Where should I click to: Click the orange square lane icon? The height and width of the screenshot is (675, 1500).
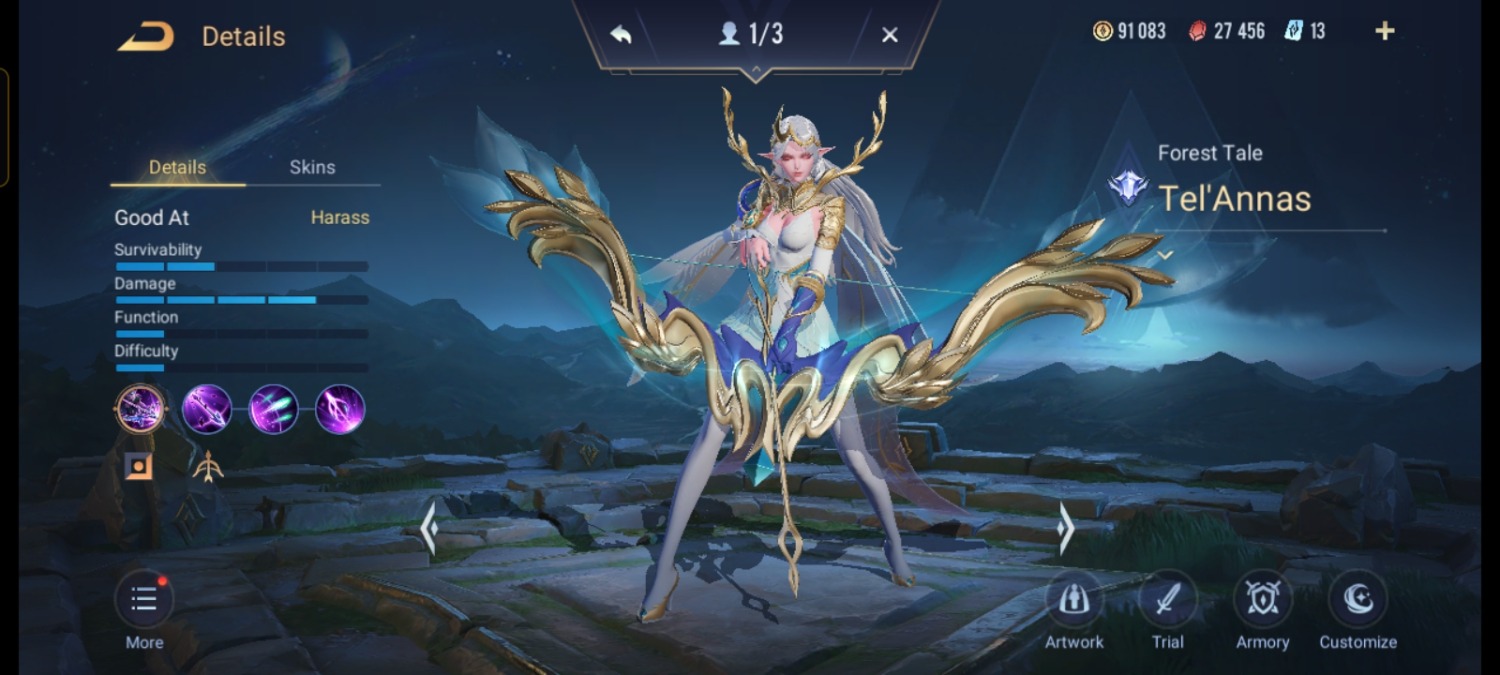pos(139,466)
